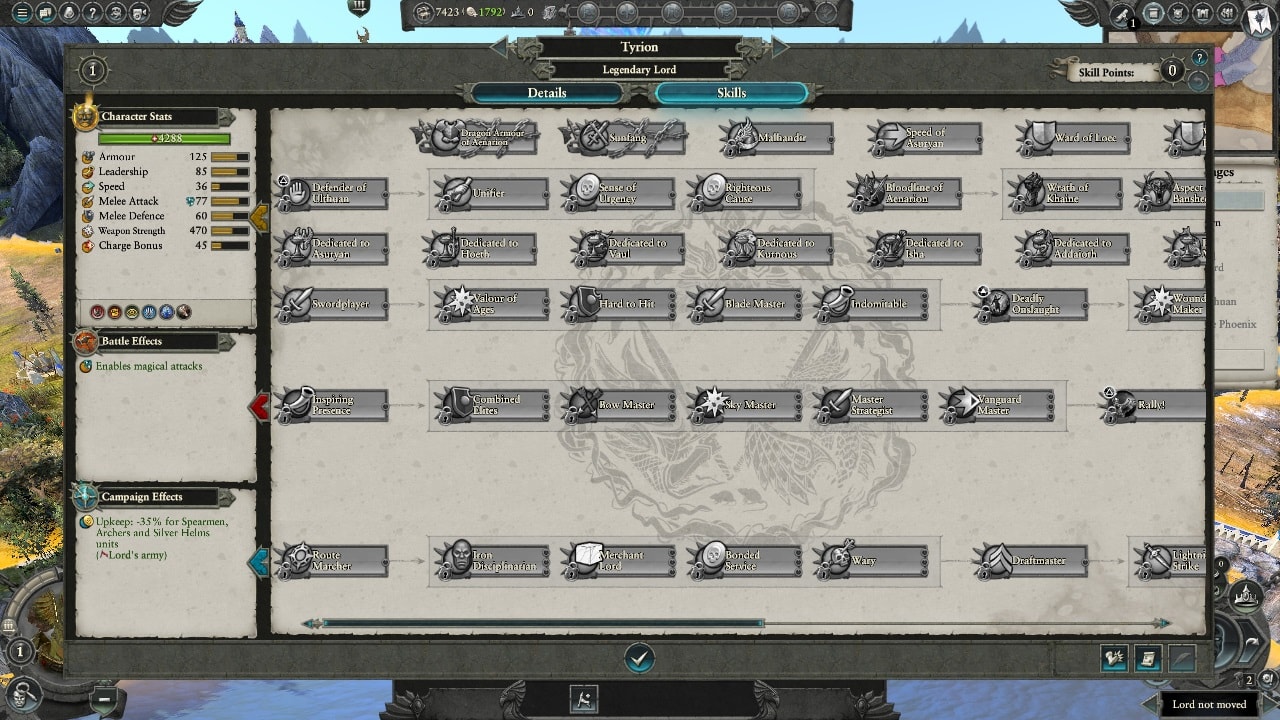Select the Unifier skill
This screenshot has width=1280, height=720.
pos(491,193)
